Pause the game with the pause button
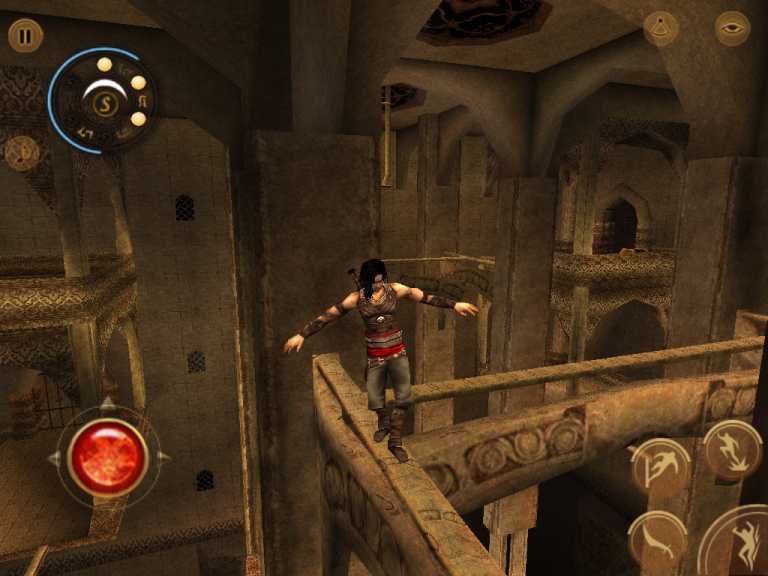 click(x=25, y=36)
